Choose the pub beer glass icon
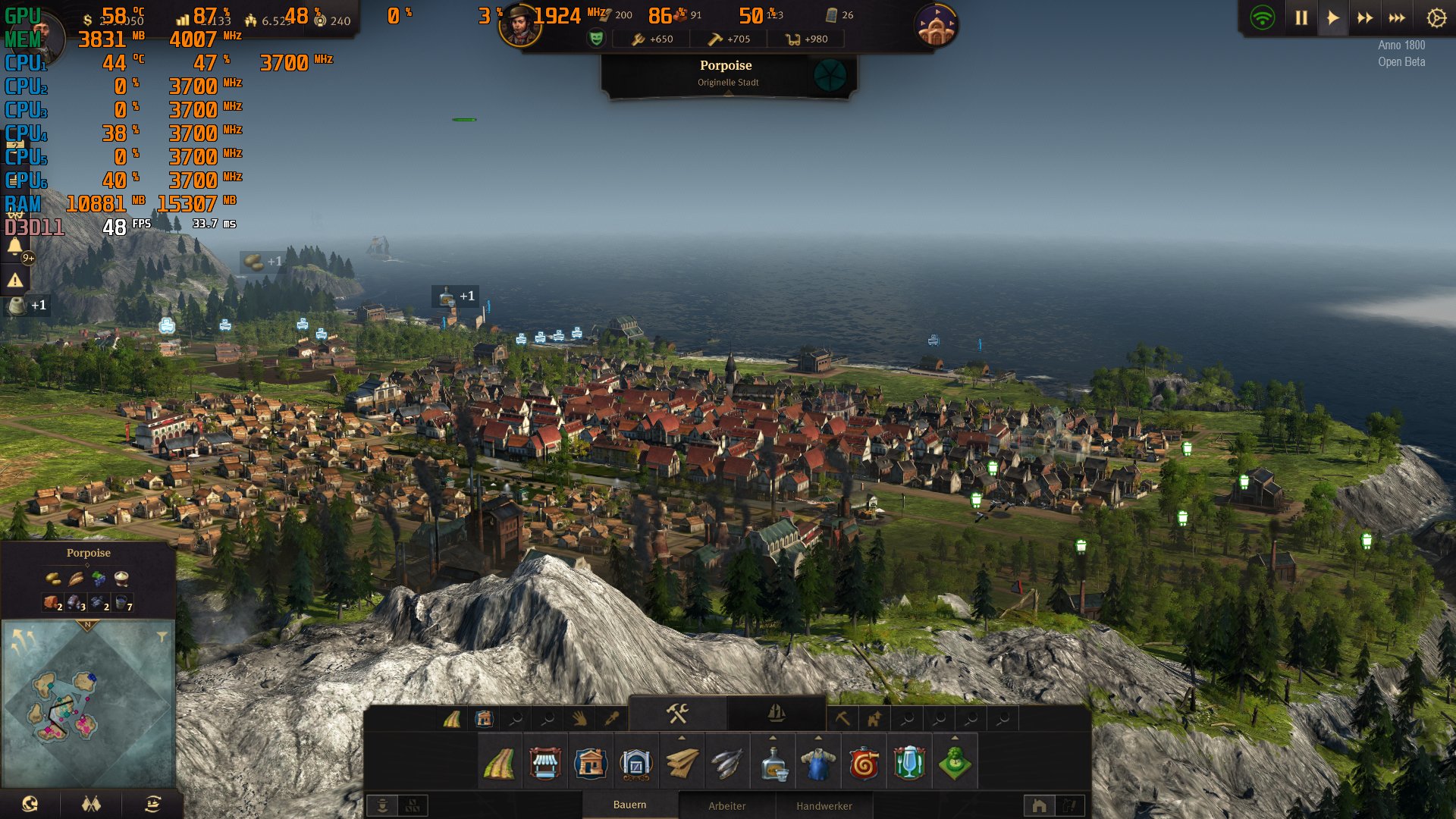 [908, 764]
